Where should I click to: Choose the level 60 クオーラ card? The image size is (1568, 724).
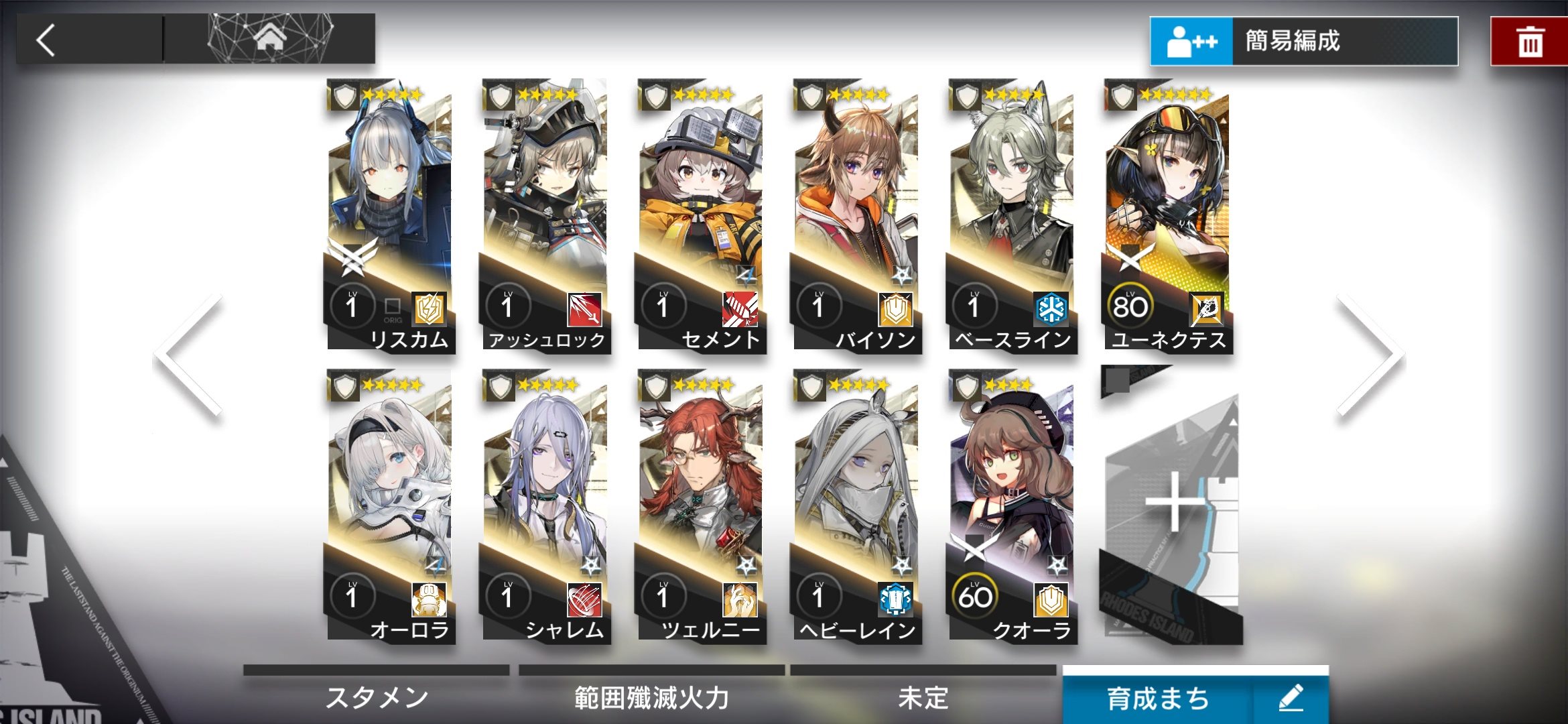click(x=1012, y=506)
